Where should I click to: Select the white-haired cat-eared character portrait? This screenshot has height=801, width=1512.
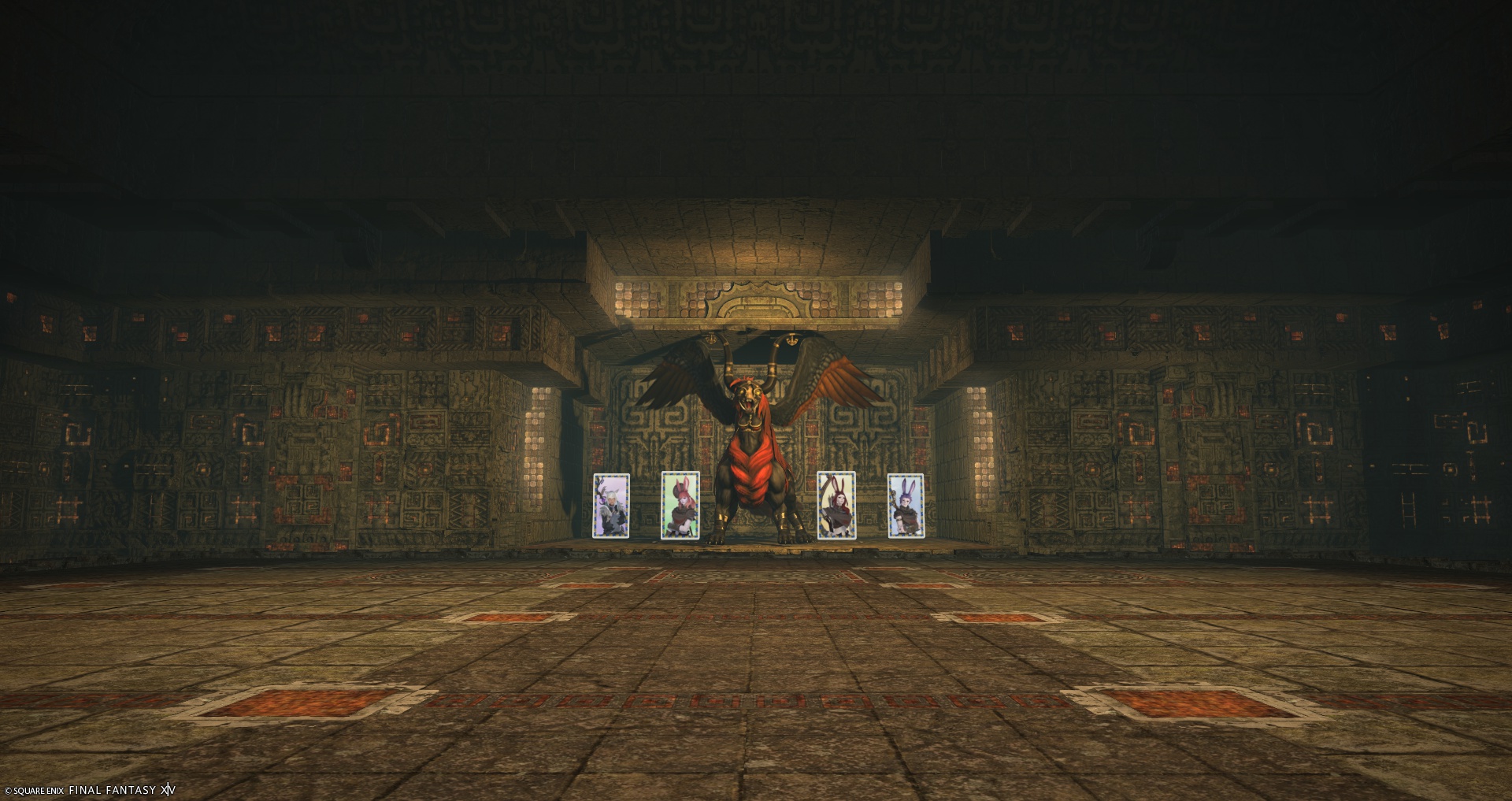(611, 506)
